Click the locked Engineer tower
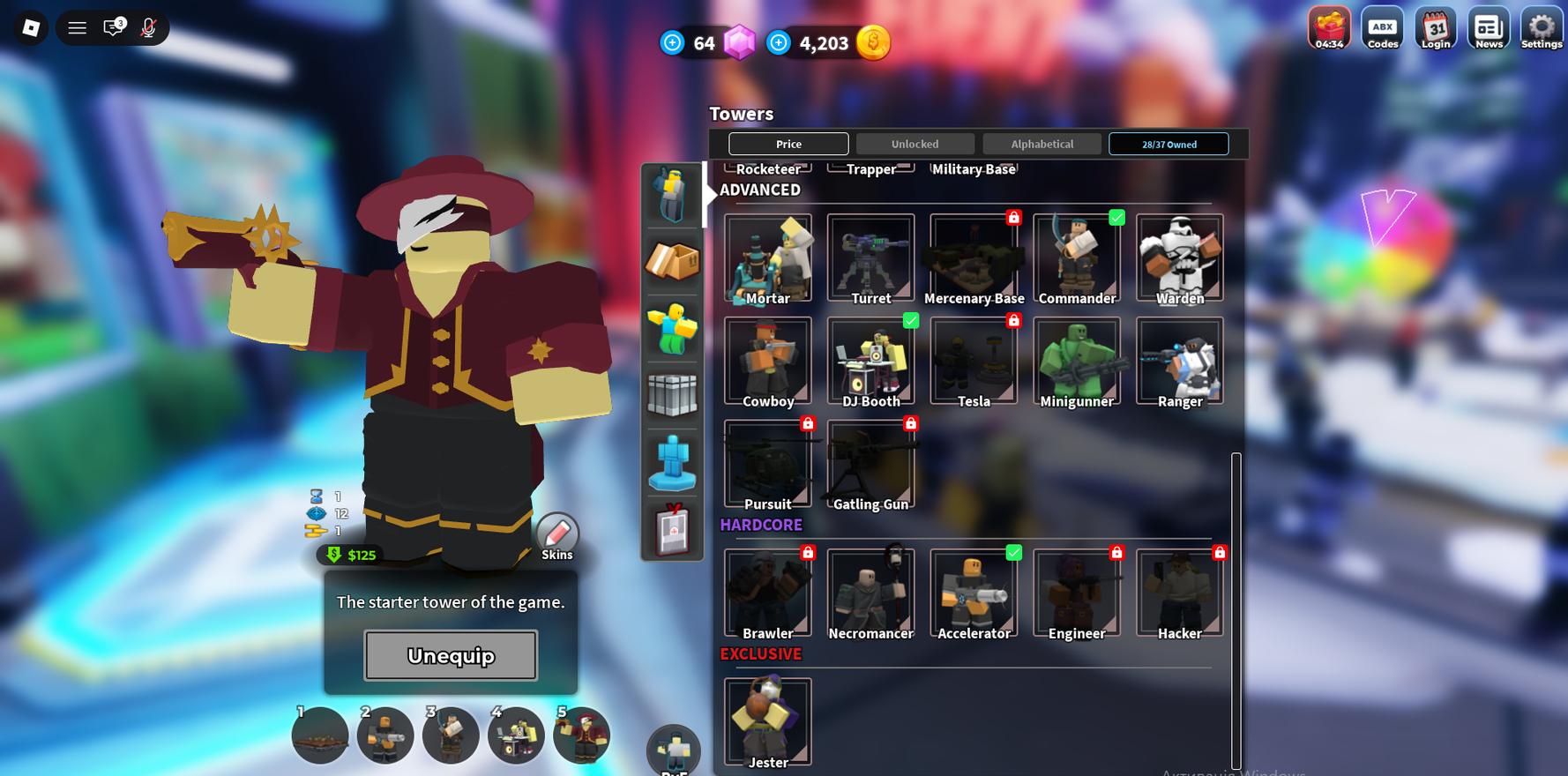 [x=1077, y=593]
